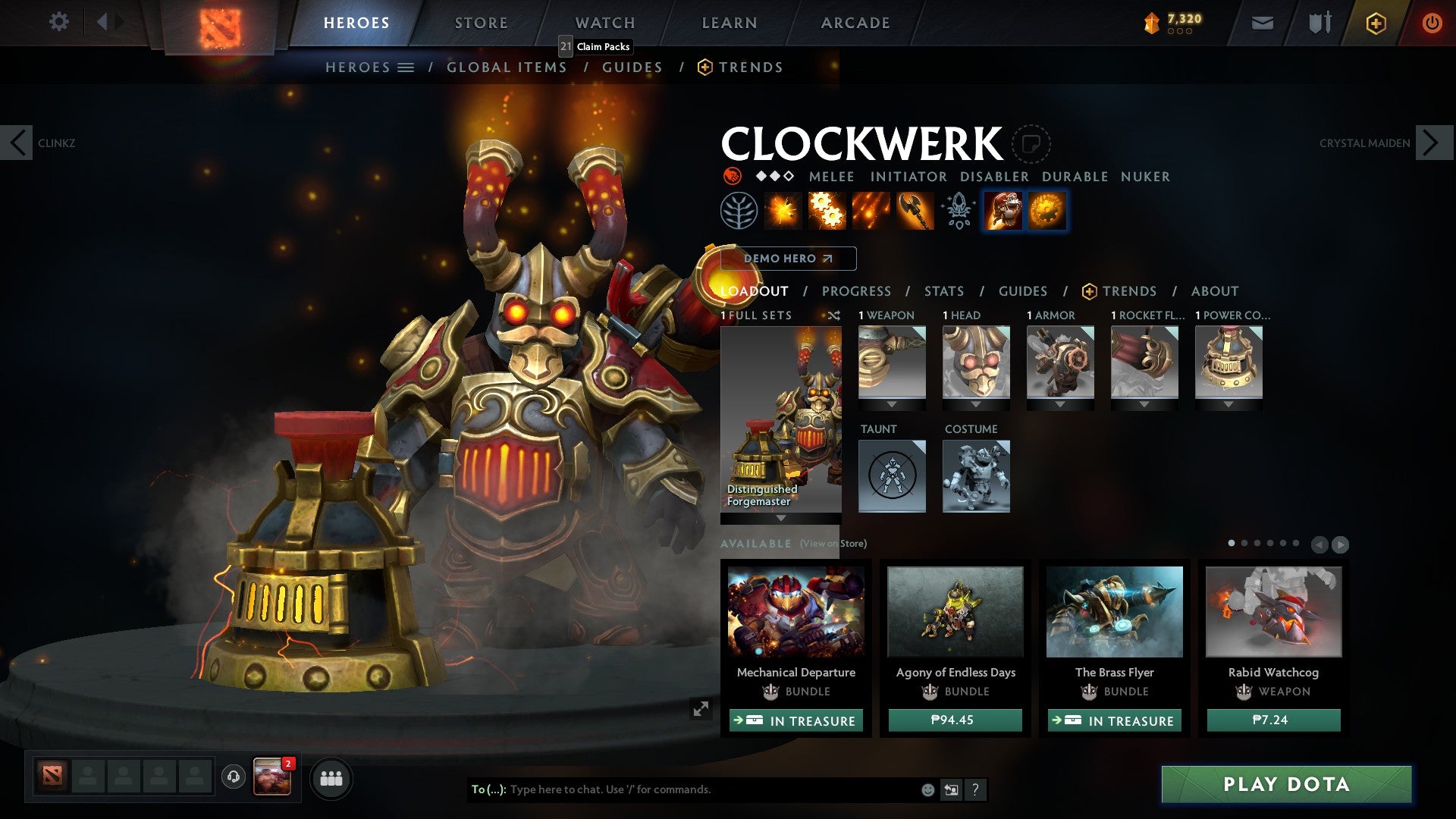The image size is (1456, 819).
Task: Click the equipped Taunt slot
Action: click(892, 475)
